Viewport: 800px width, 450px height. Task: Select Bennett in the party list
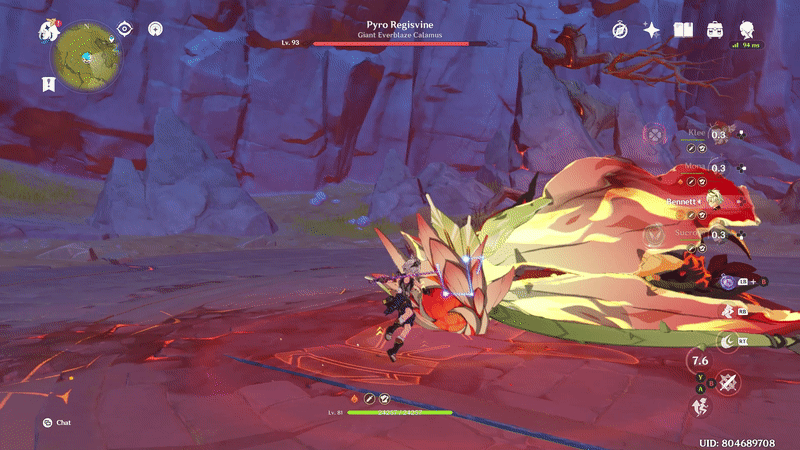coord(713,201)
